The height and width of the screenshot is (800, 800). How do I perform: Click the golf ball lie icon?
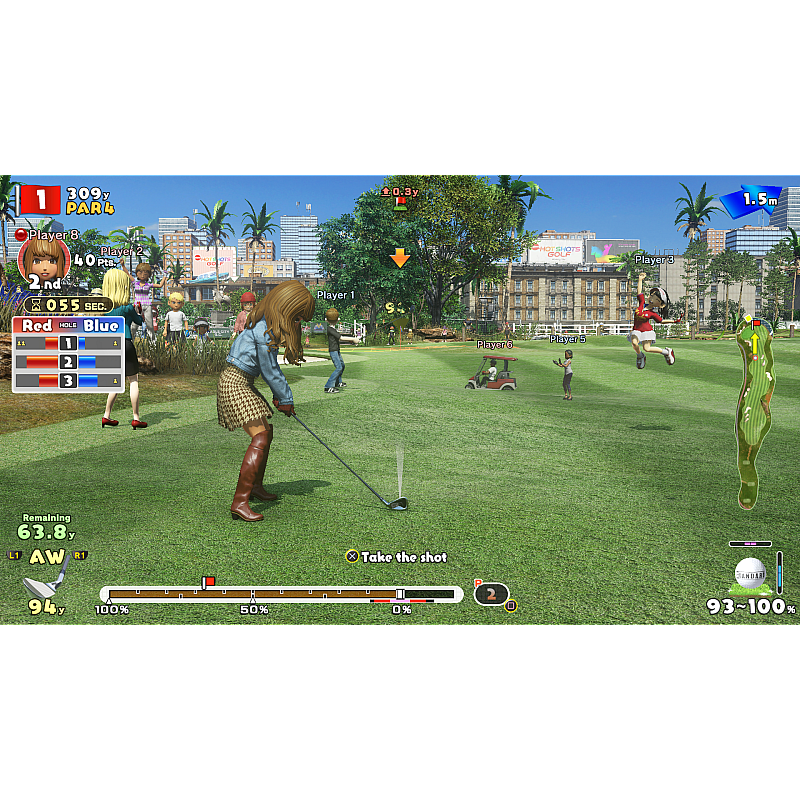(x=751, y=574)
